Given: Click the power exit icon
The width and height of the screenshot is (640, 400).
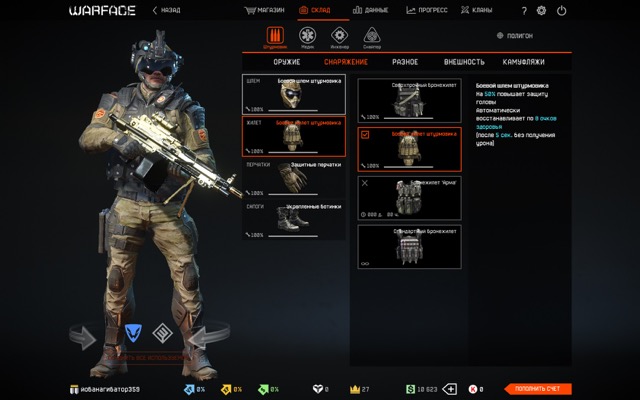Looking at the screenshot, I should (560, 10).
